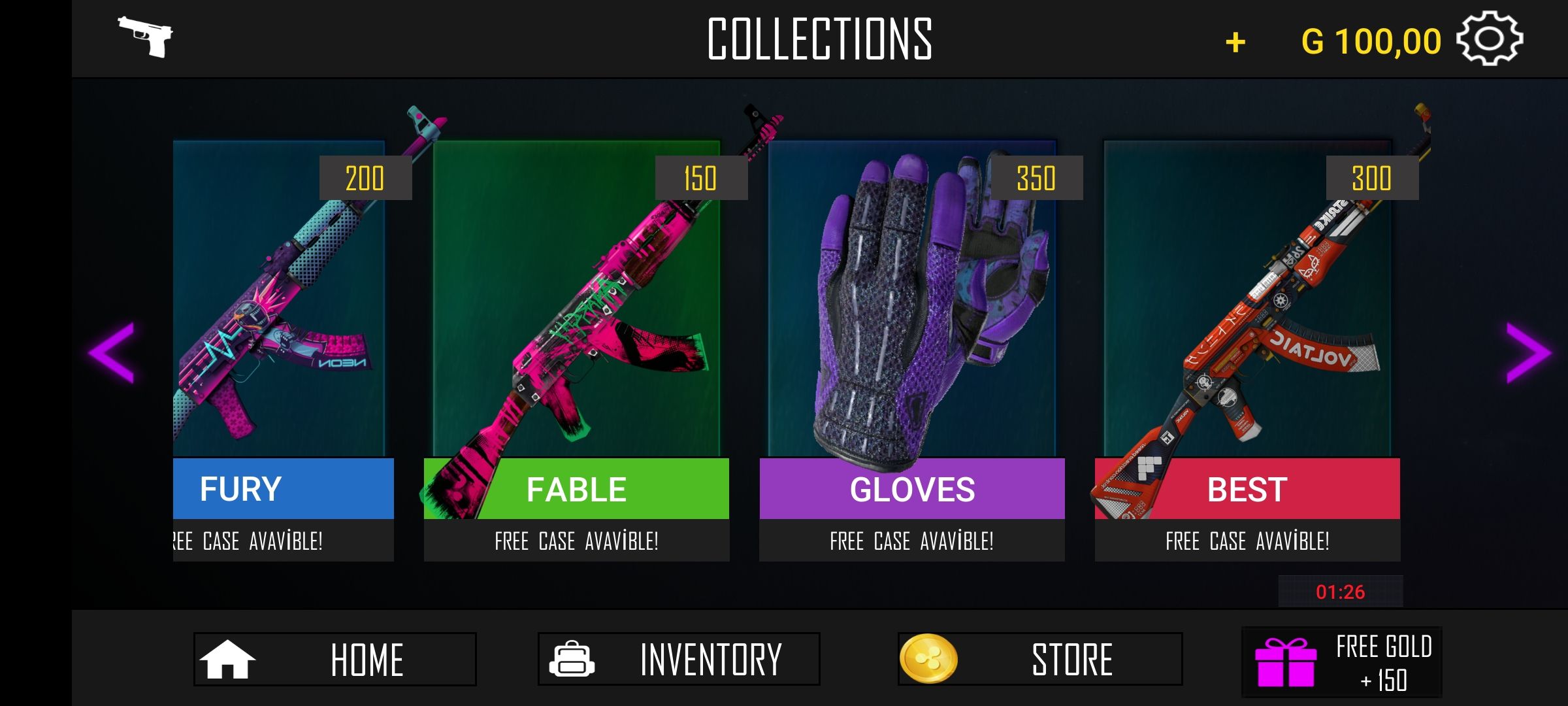Visit the Store
The height and width of the screenshot is (706, 1568).
[1039, 659]
